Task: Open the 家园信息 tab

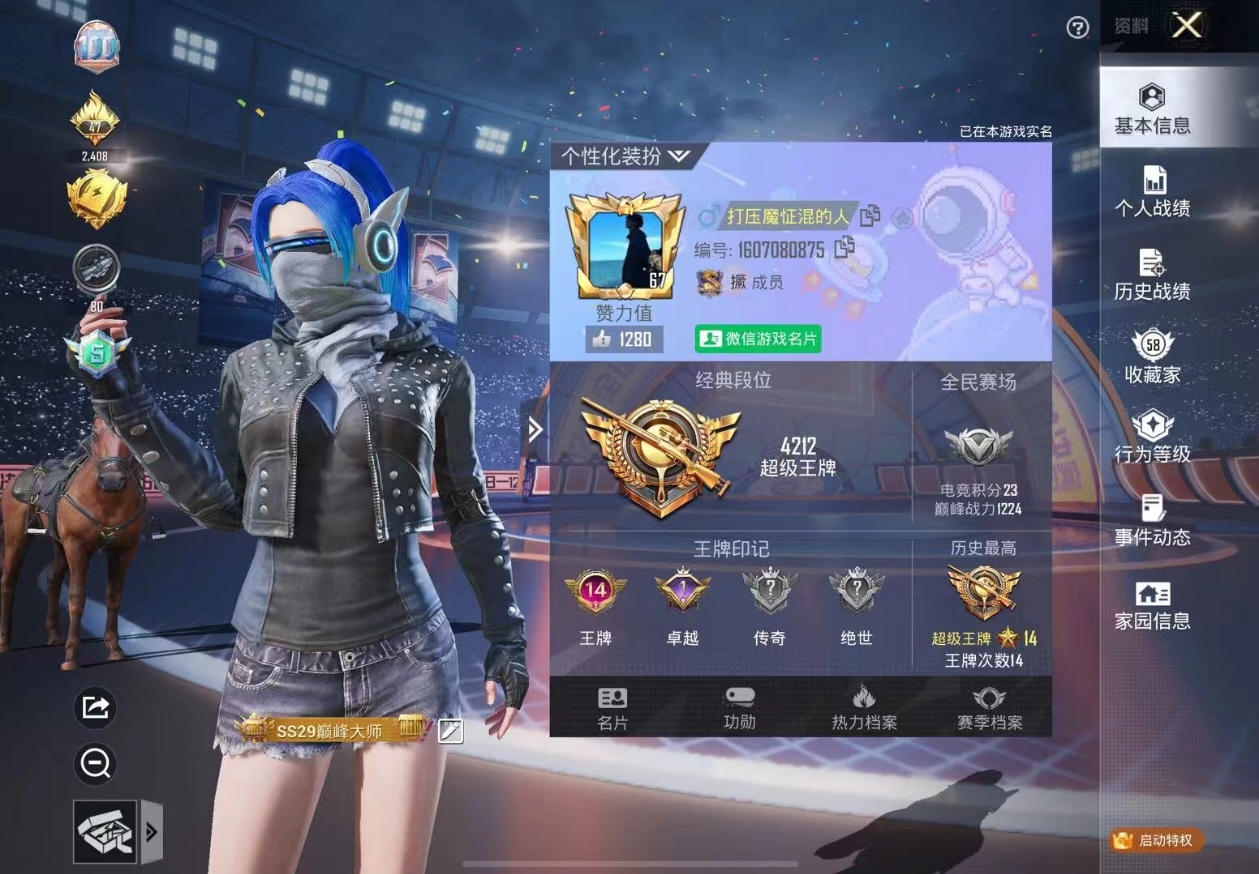Action: click(x=1152, y=606)
